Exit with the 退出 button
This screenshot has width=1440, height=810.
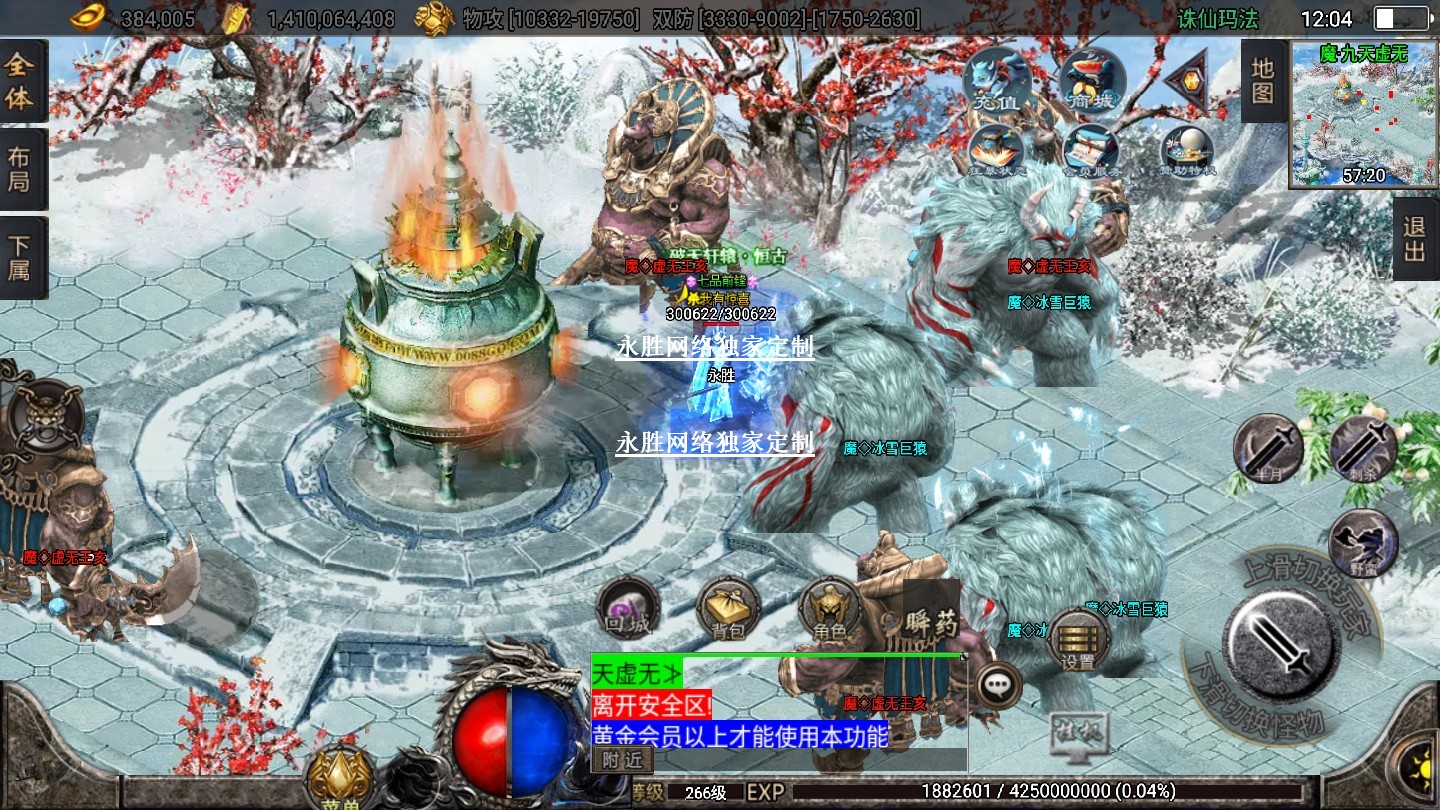coord(1415,238)
